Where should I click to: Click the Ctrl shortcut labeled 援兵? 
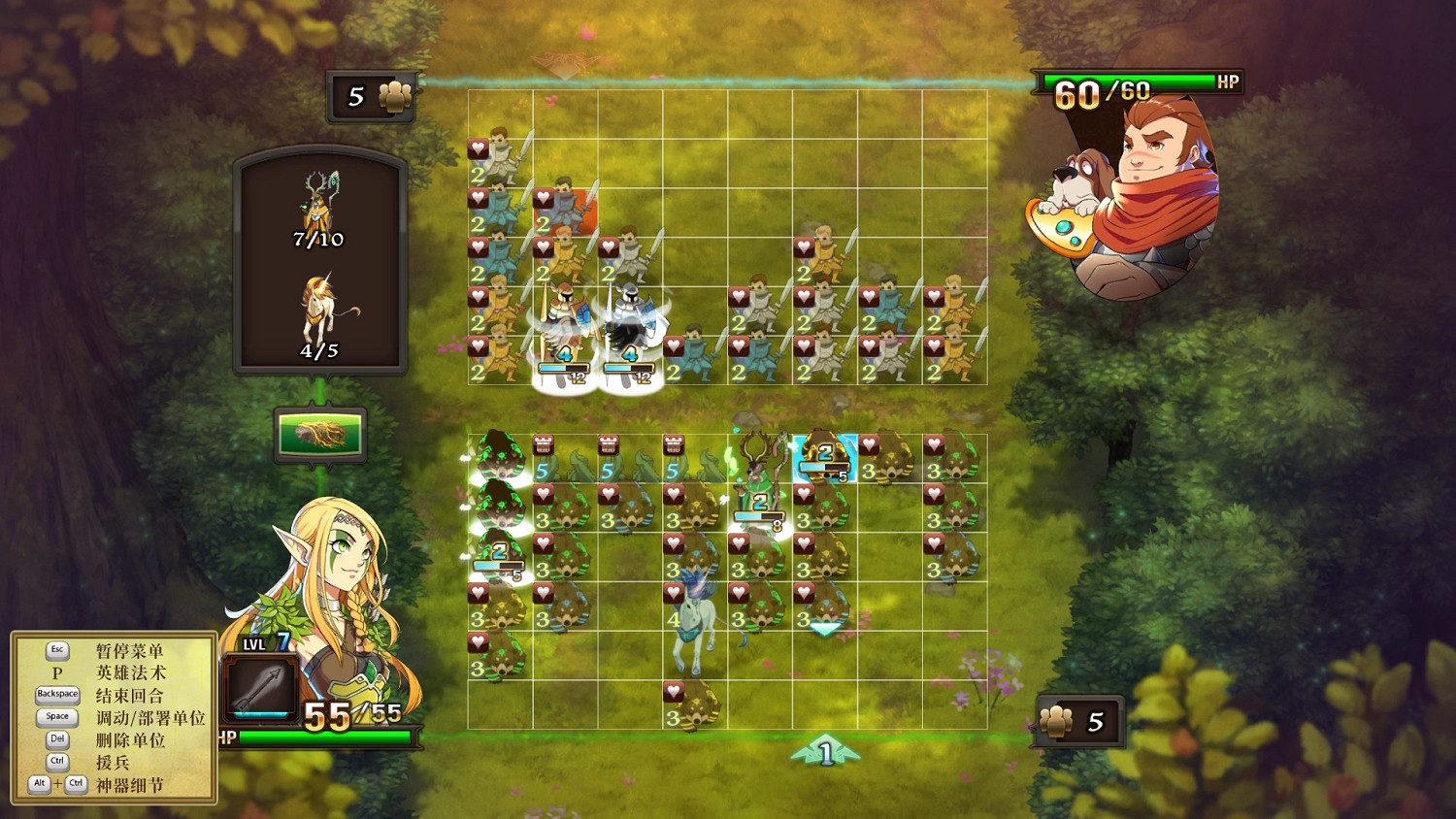(x=56, y=762)
